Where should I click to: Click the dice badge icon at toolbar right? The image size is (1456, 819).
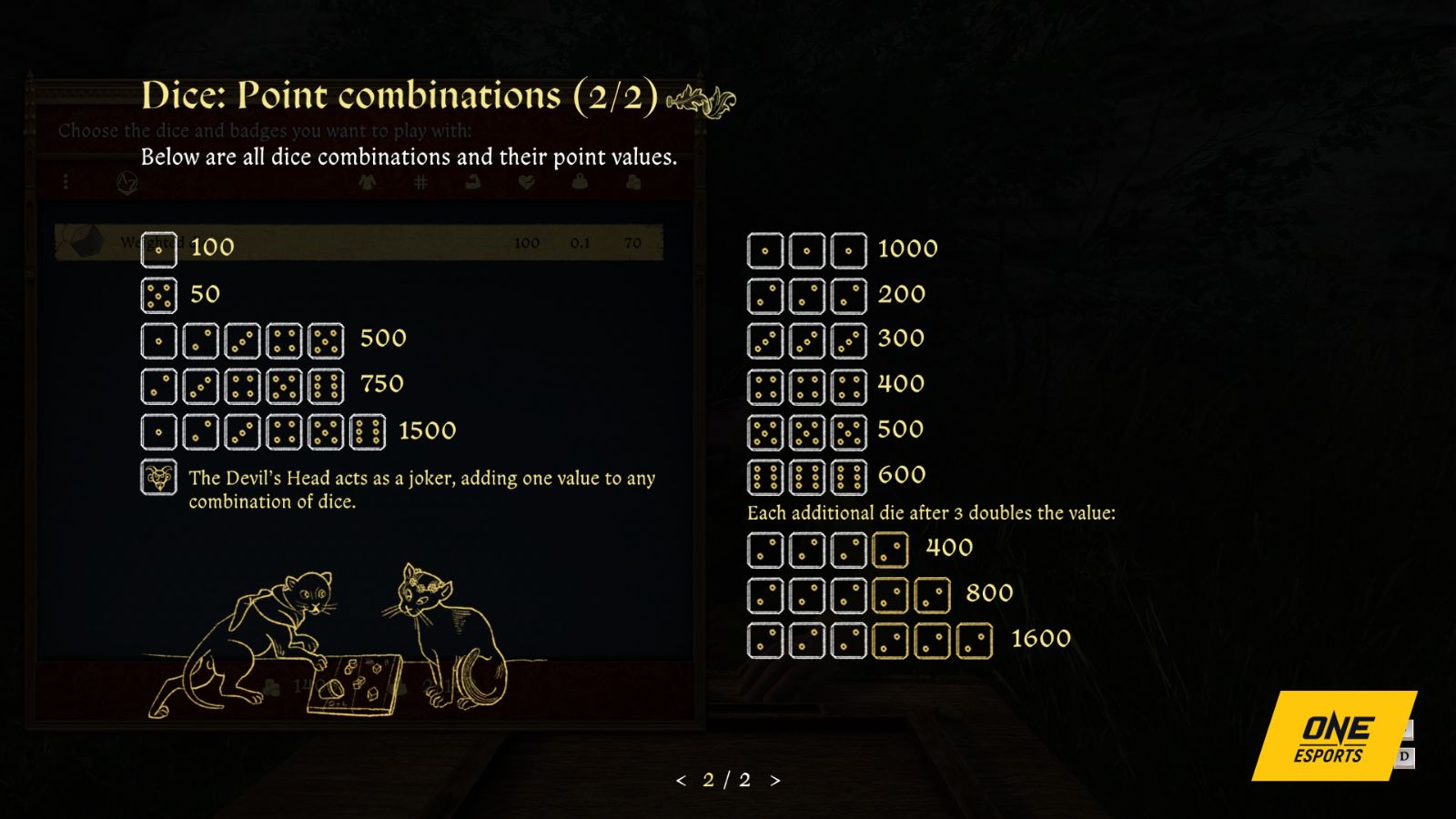[635, 182]
